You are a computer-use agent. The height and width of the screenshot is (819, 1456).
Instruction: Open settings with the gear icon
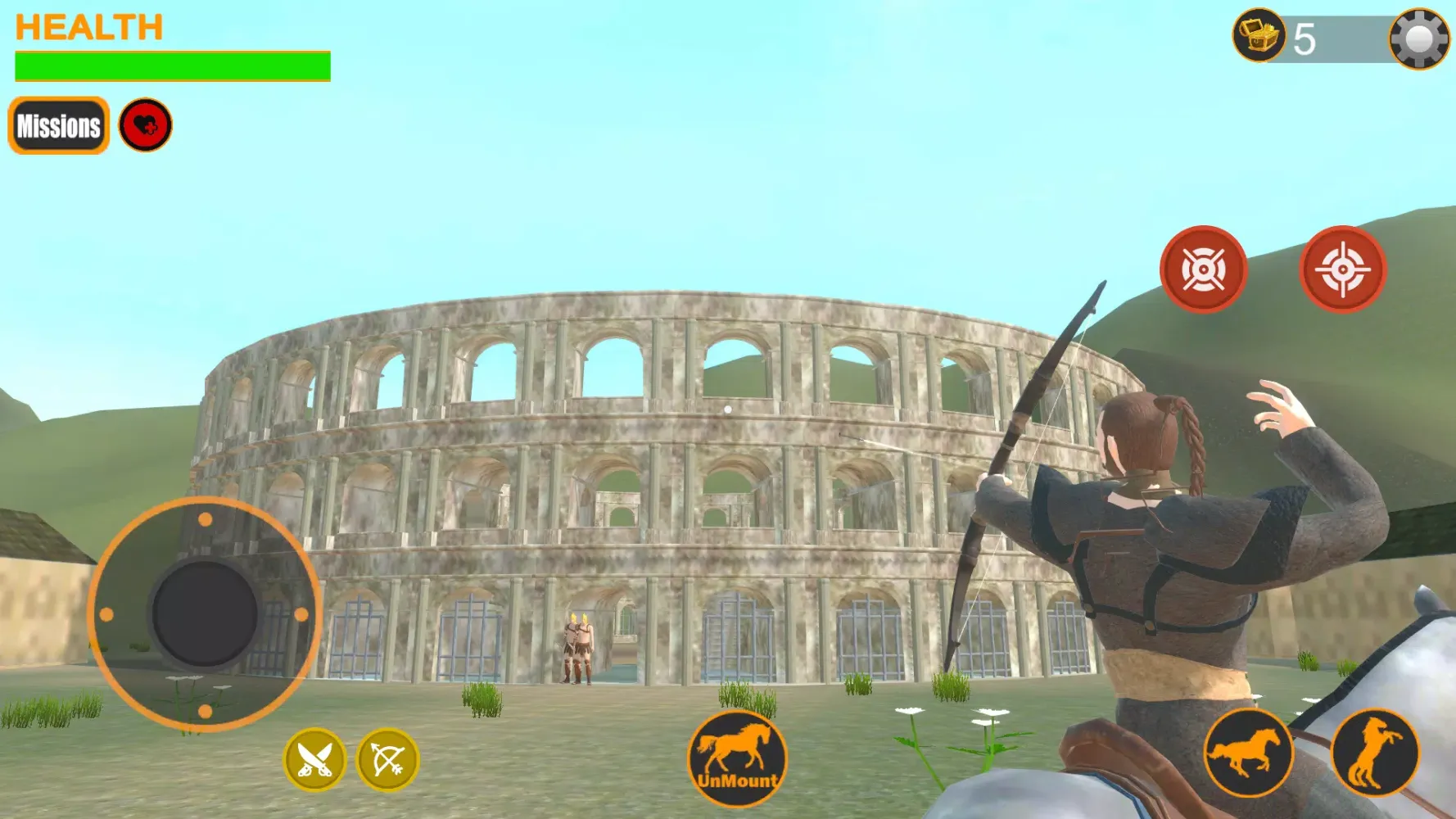click(x=1419, y=38)
